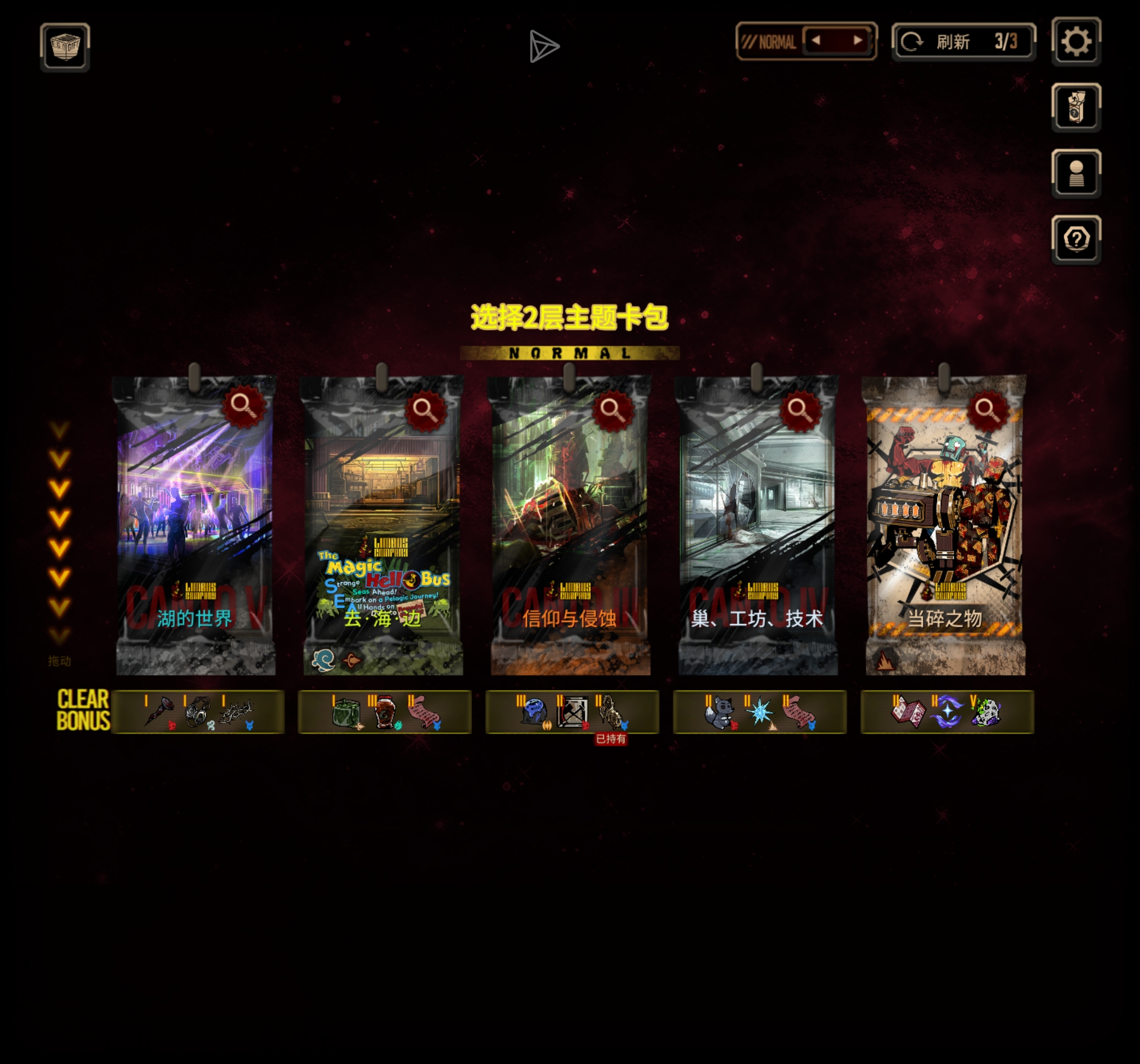Refresh the theme pack selection (刷新)
The width and height of the screenshot is (1140, 1064).
coord(963,42)
